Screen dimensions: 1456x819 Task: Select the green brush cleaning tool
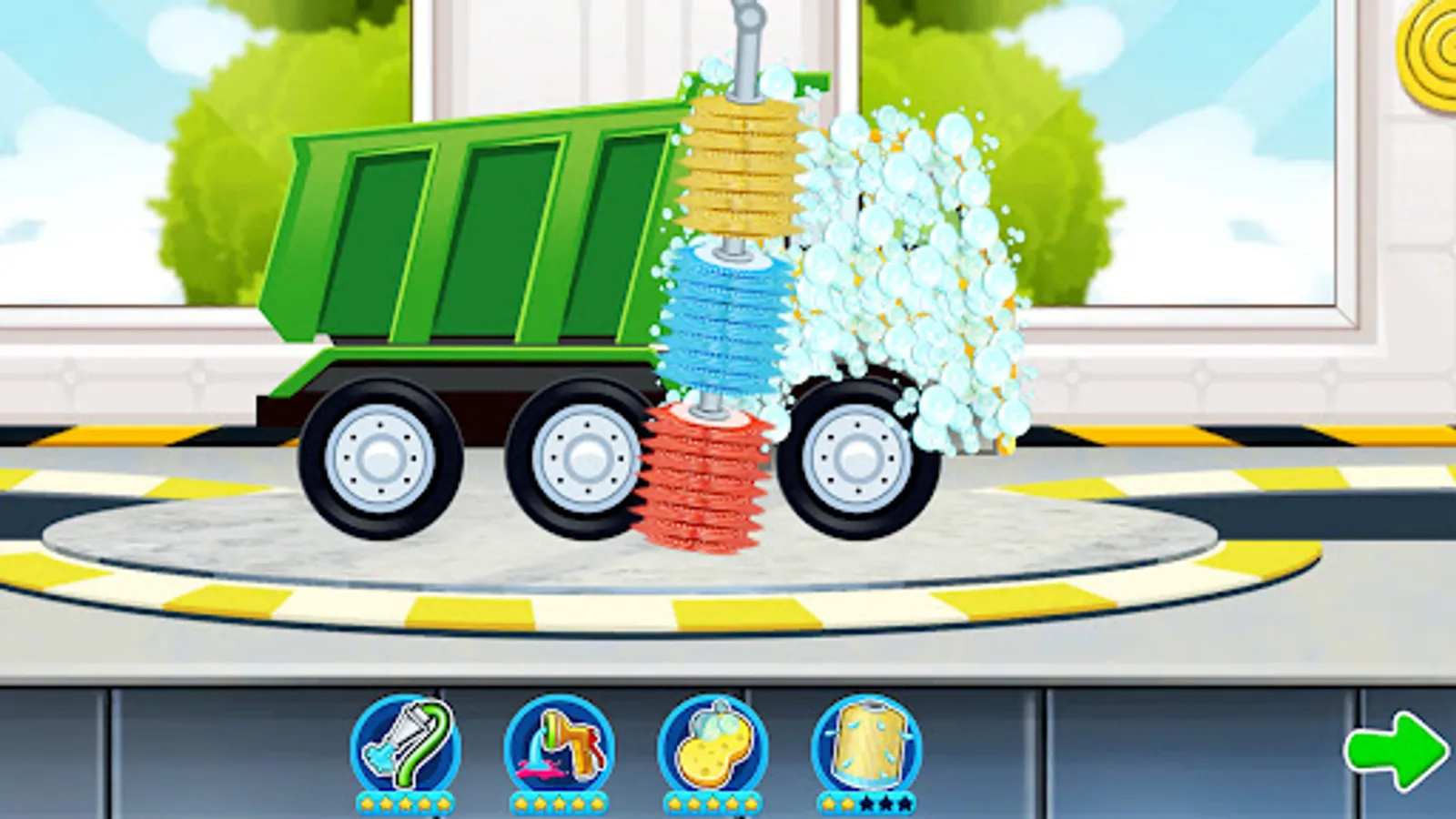point(408,744)
